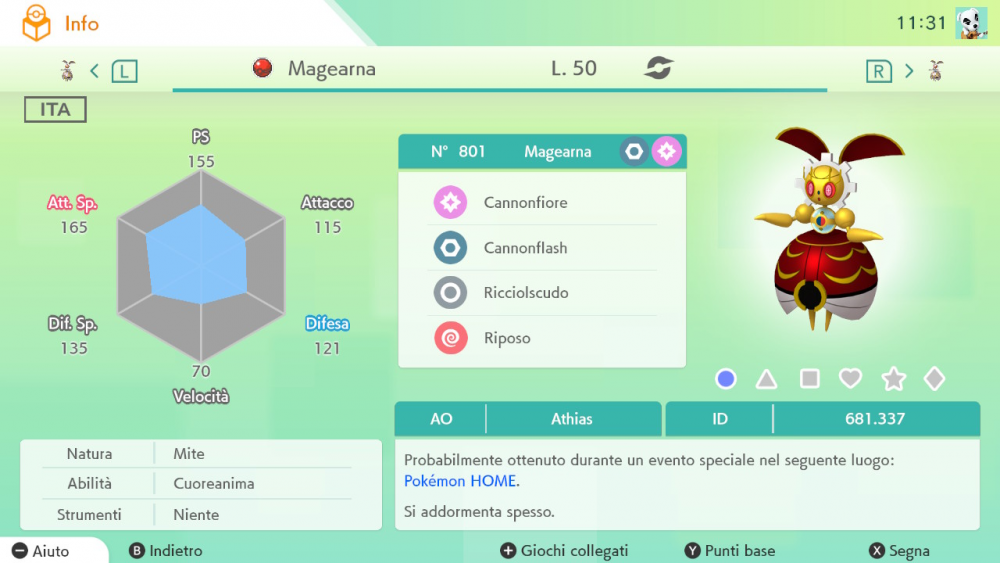
Task: Toggle the circle marking
Action: [x=726, y=379]
